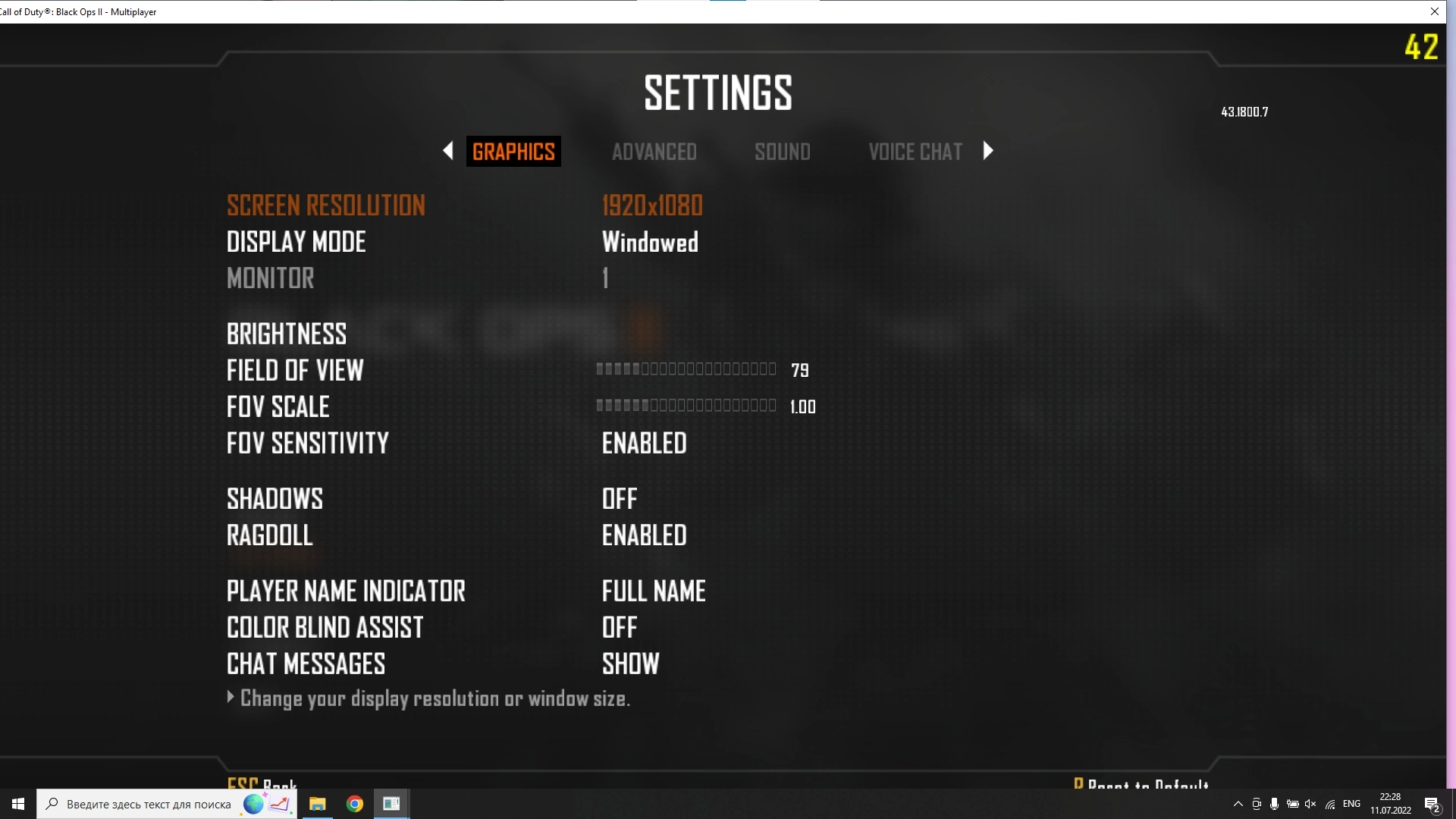Click the right arrow after Voice Chat

(x=987, y=151)
